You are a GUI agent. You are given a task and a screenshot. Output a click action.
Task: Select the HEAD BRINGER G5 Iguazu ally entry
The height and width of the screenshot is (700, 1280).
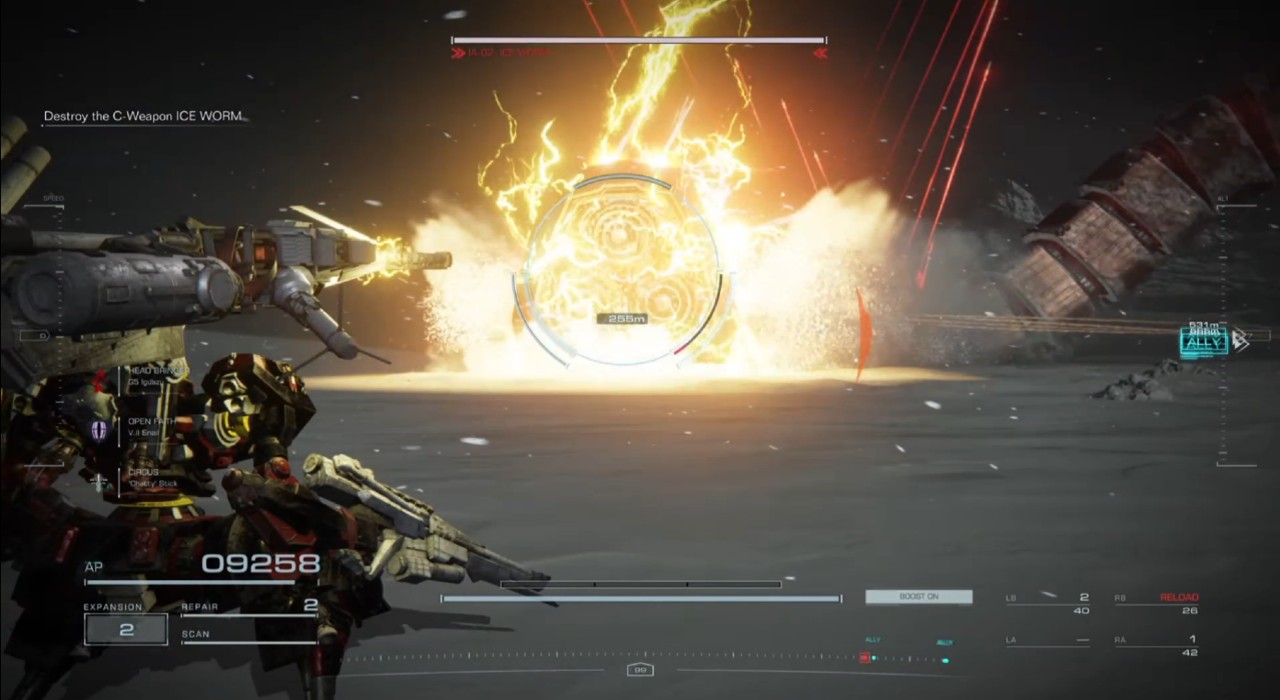click(150, 377)
